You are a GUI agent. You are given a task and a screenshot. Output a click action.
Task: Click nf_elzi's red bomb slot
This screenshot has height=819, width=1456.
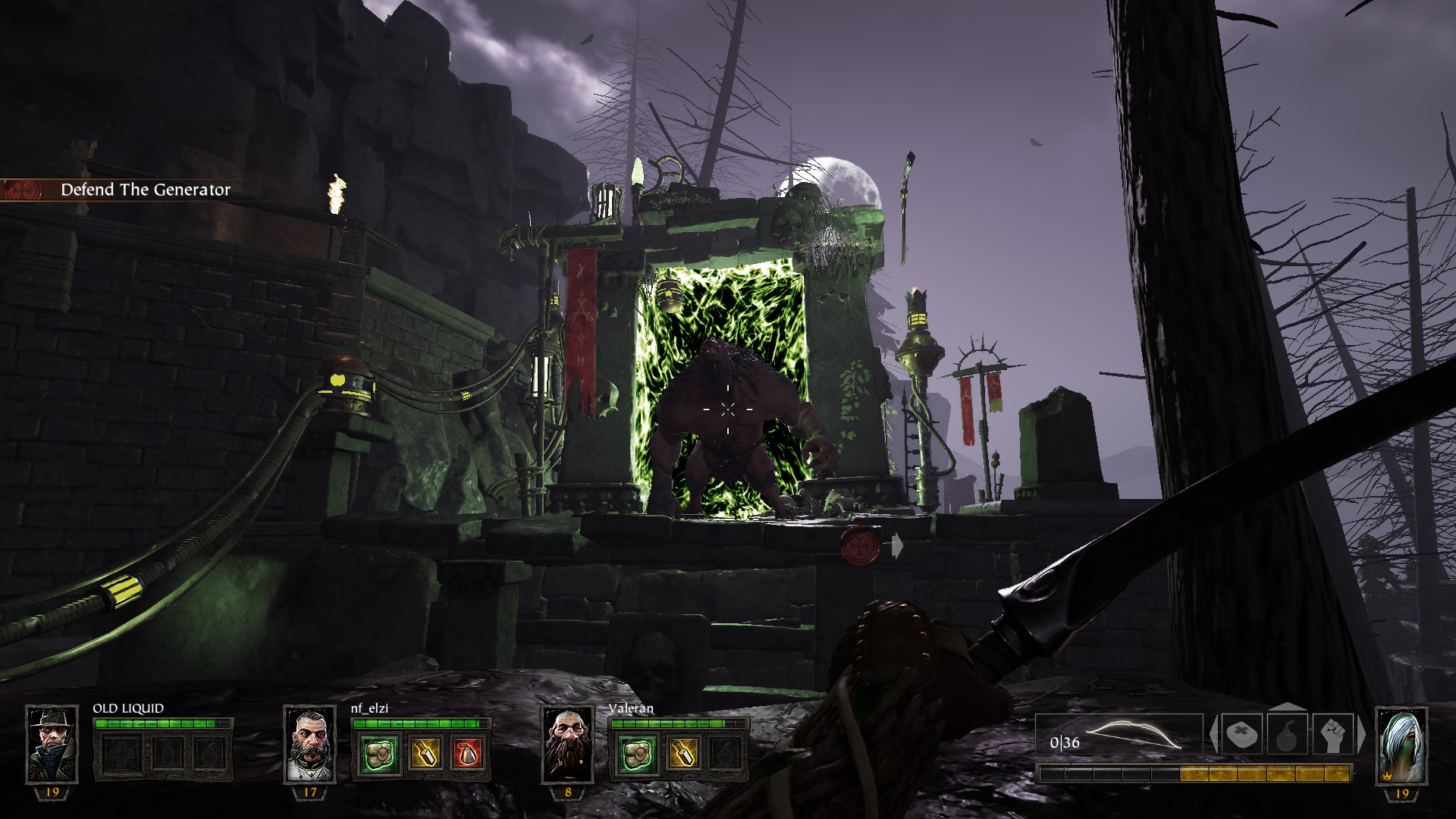tap(467, 754)
